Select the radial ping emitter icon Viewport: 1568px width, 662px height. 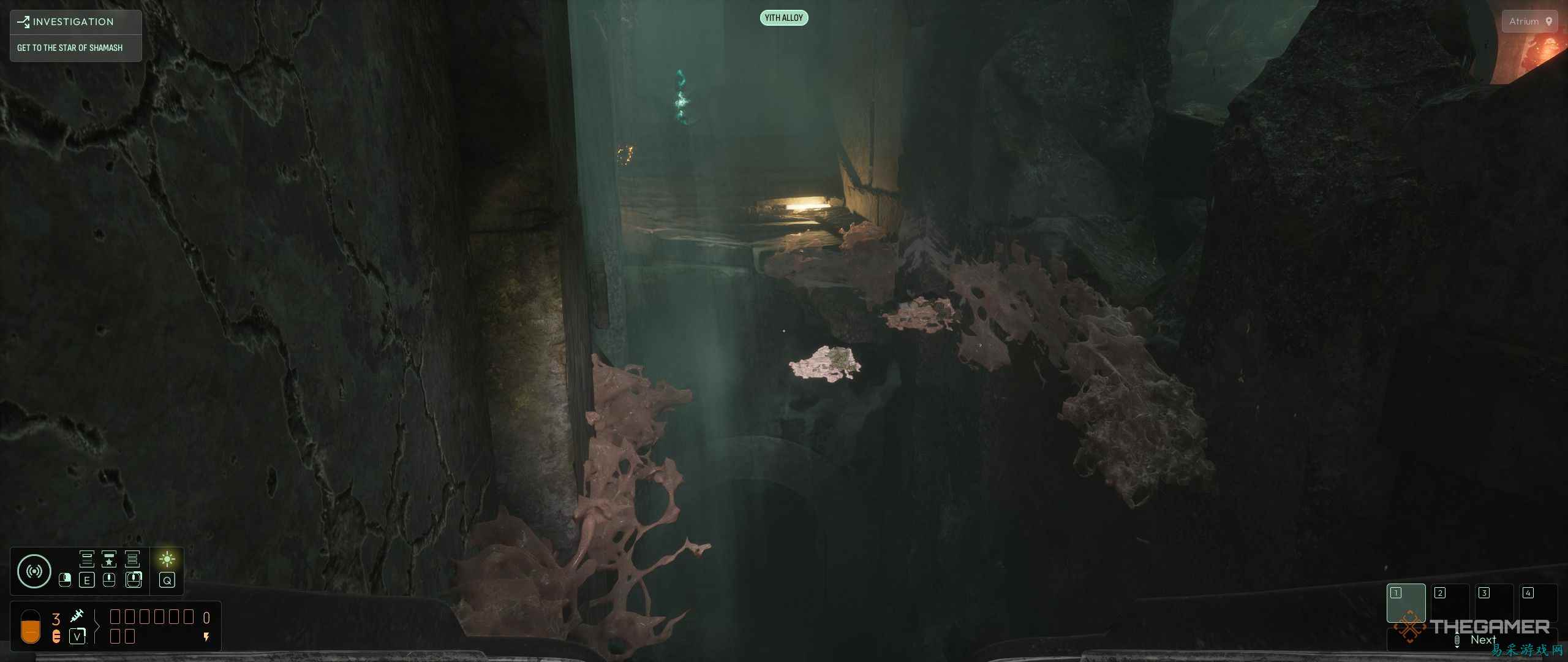[35, 570]
